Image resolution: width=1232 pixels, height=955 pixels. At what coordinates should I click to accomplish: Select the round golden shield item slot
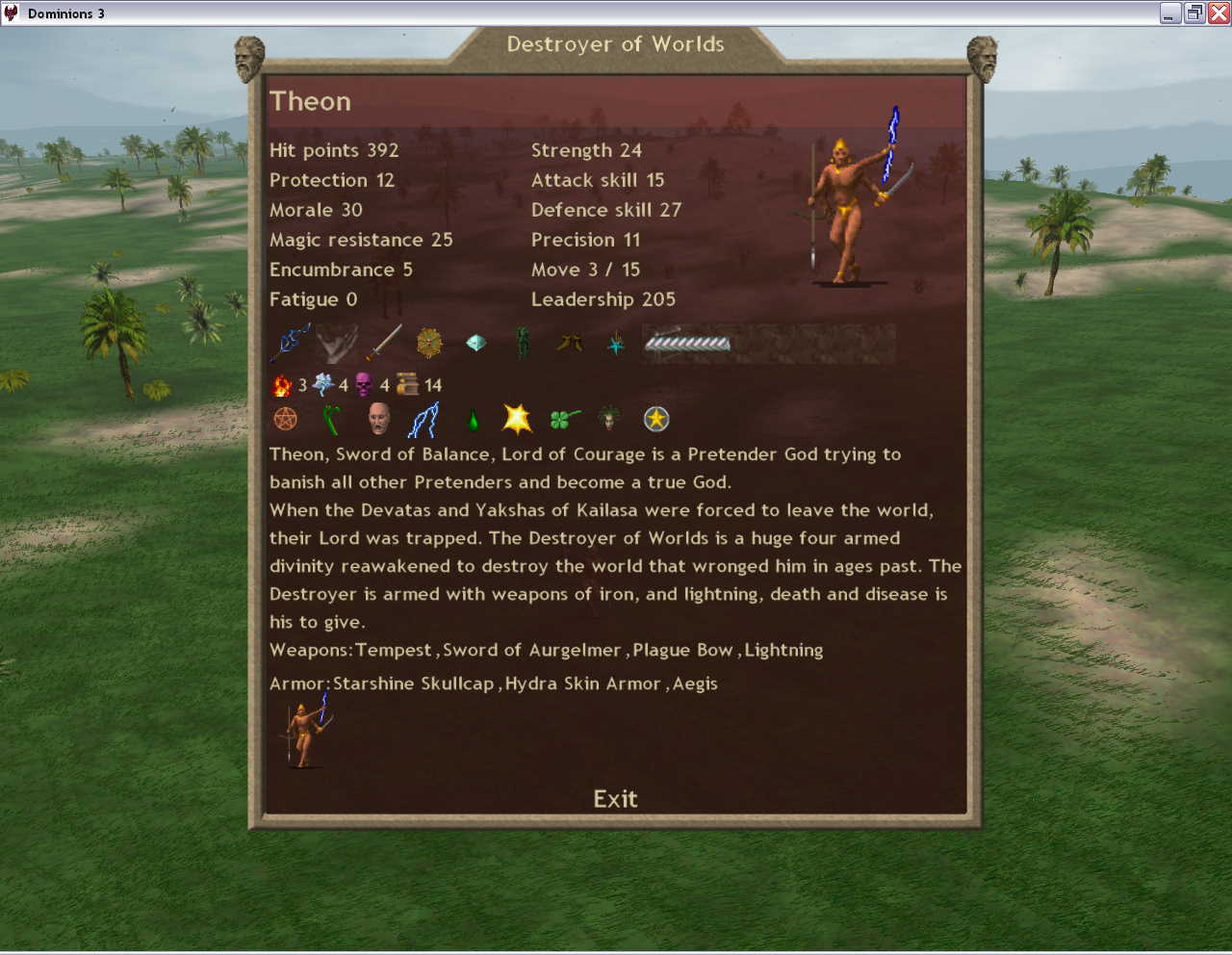coord(429,343)
